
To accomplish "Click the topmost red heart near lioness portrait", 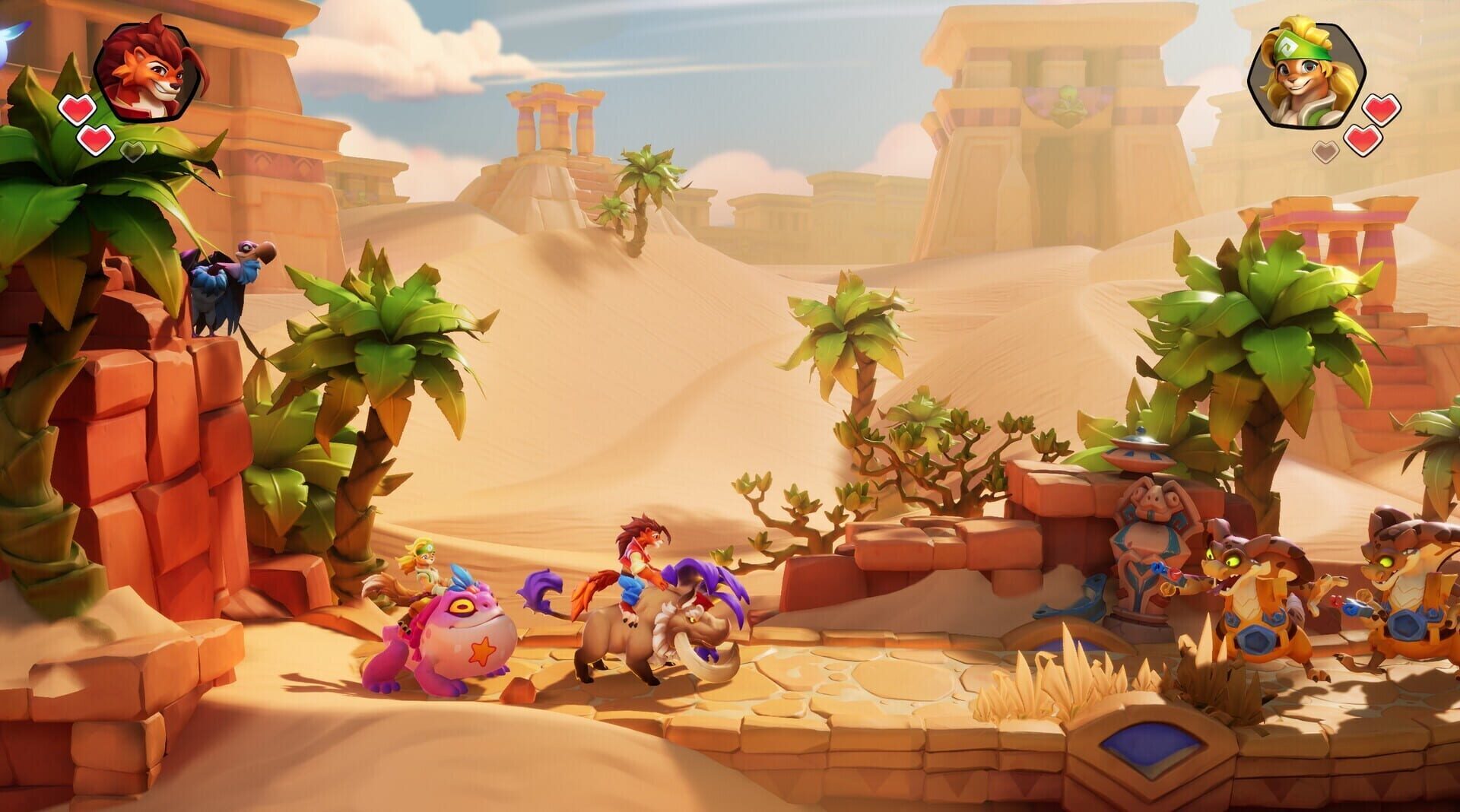I will (x=1382, y=109).
